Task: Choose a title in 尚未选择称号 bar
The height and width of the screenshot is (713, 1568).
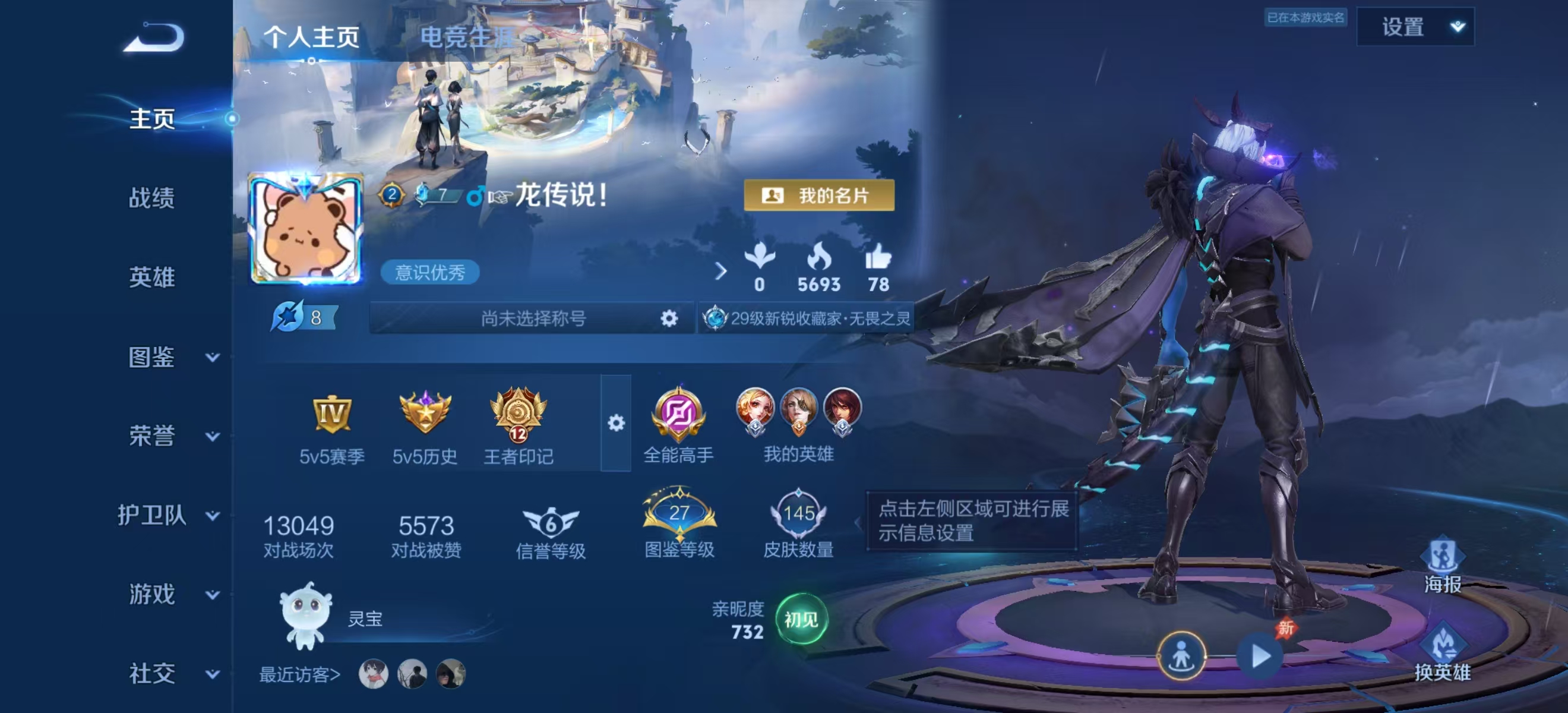Action: 533,318
